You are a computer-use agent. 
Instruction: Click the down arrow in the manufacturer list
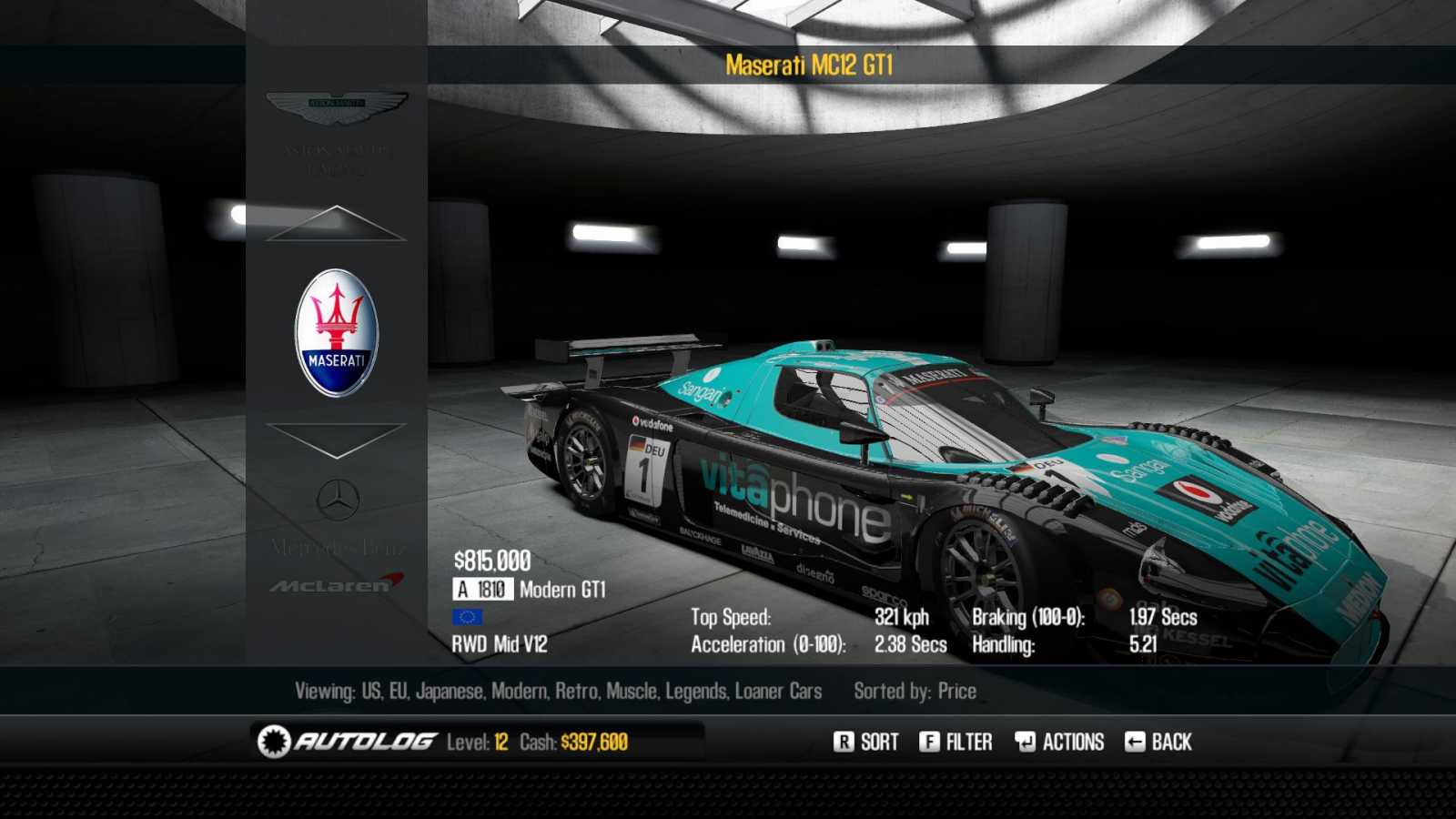tap(336, 440)
